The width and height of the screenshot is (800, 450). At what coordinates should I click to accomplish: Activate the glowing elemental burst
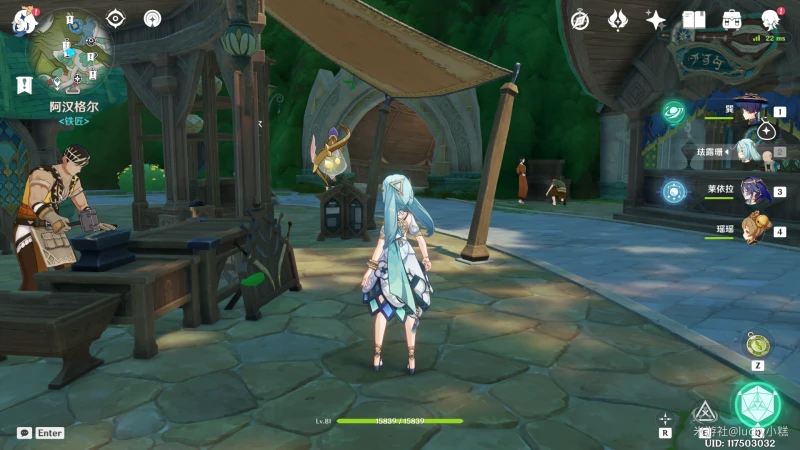click(x=757, y=404)
